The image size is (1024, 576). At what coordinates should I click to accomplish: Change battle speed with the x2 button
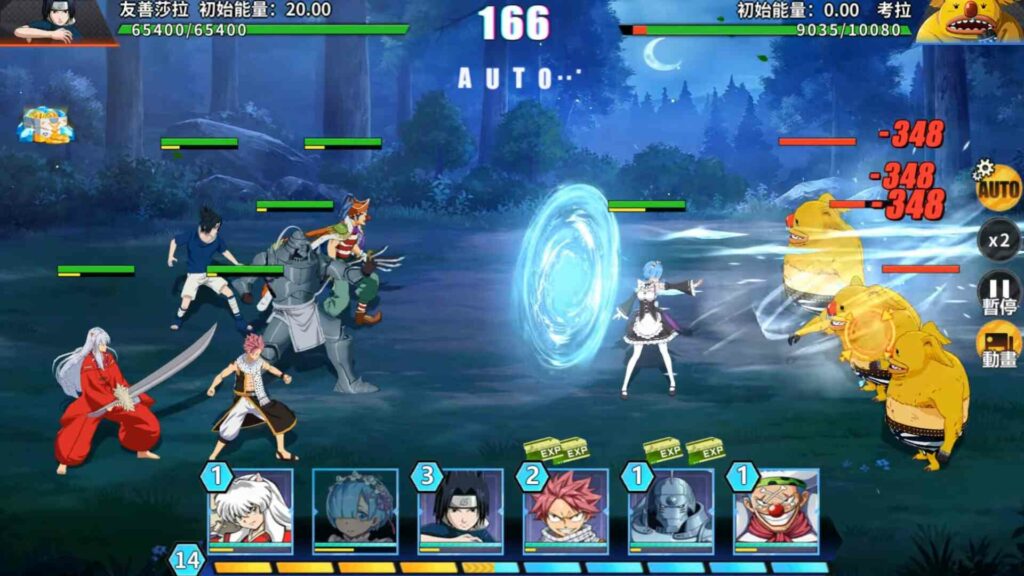coord(998,240)
